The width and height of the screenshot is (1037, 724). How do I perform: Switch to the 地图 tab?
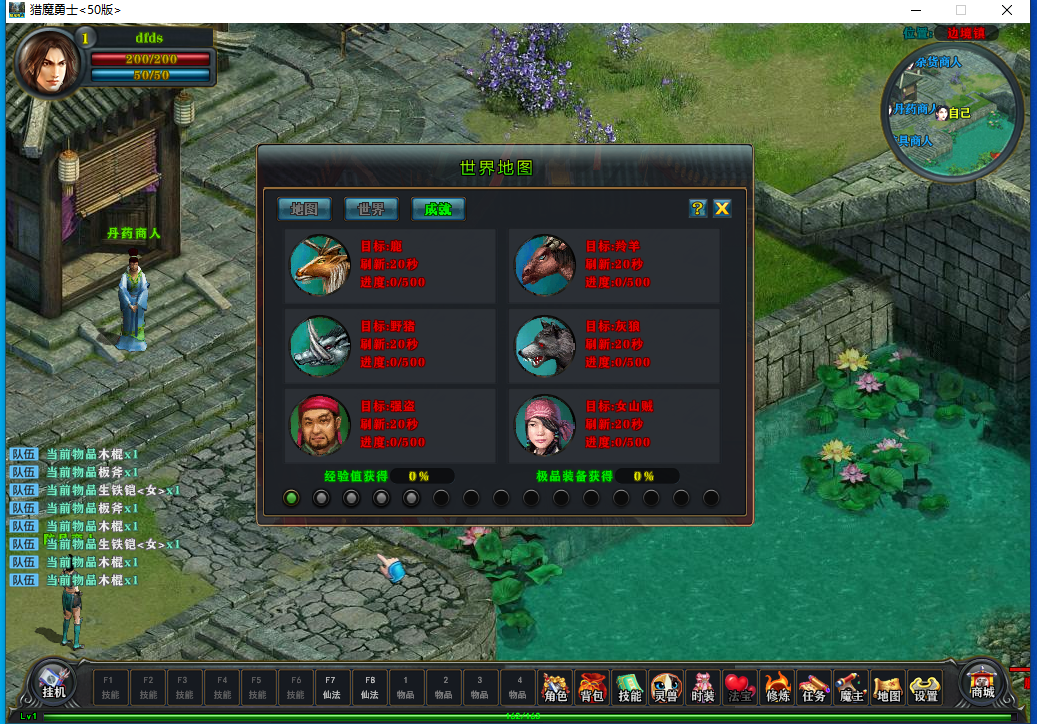tap(304, 208)
